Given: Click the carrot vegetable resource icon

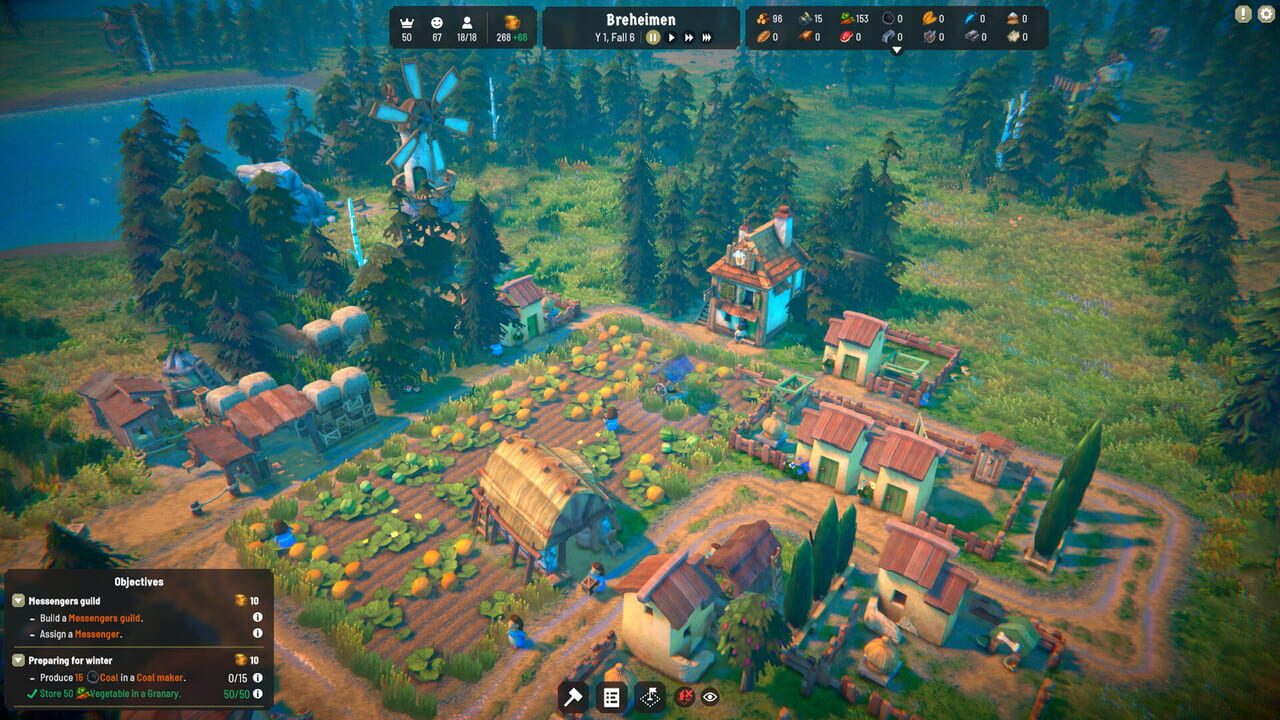Looking at the screenshot, I should 848,18.
